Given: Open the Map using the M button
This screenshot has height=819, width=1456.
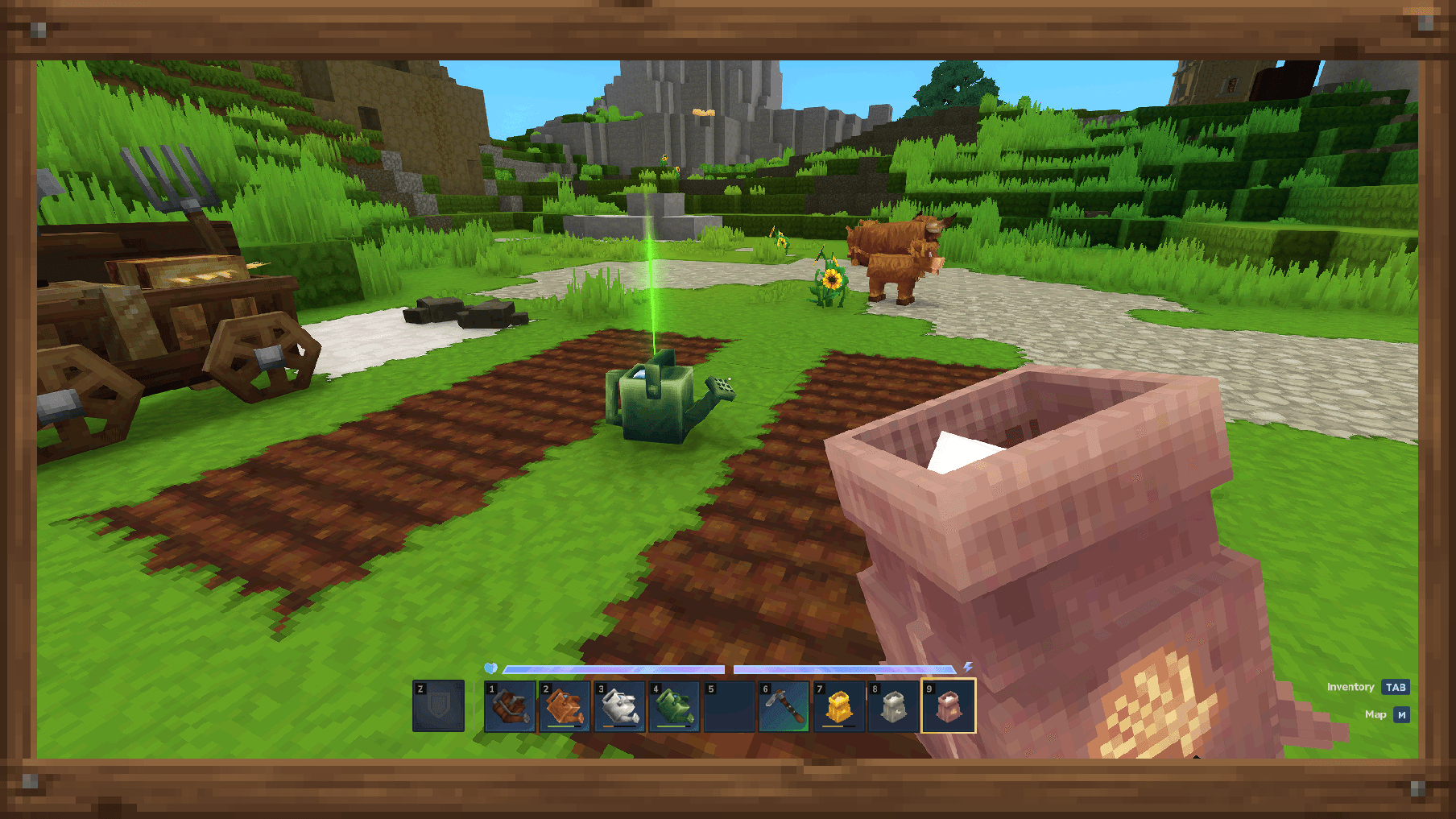Looking at the screenshot, I should [1403, 714].
